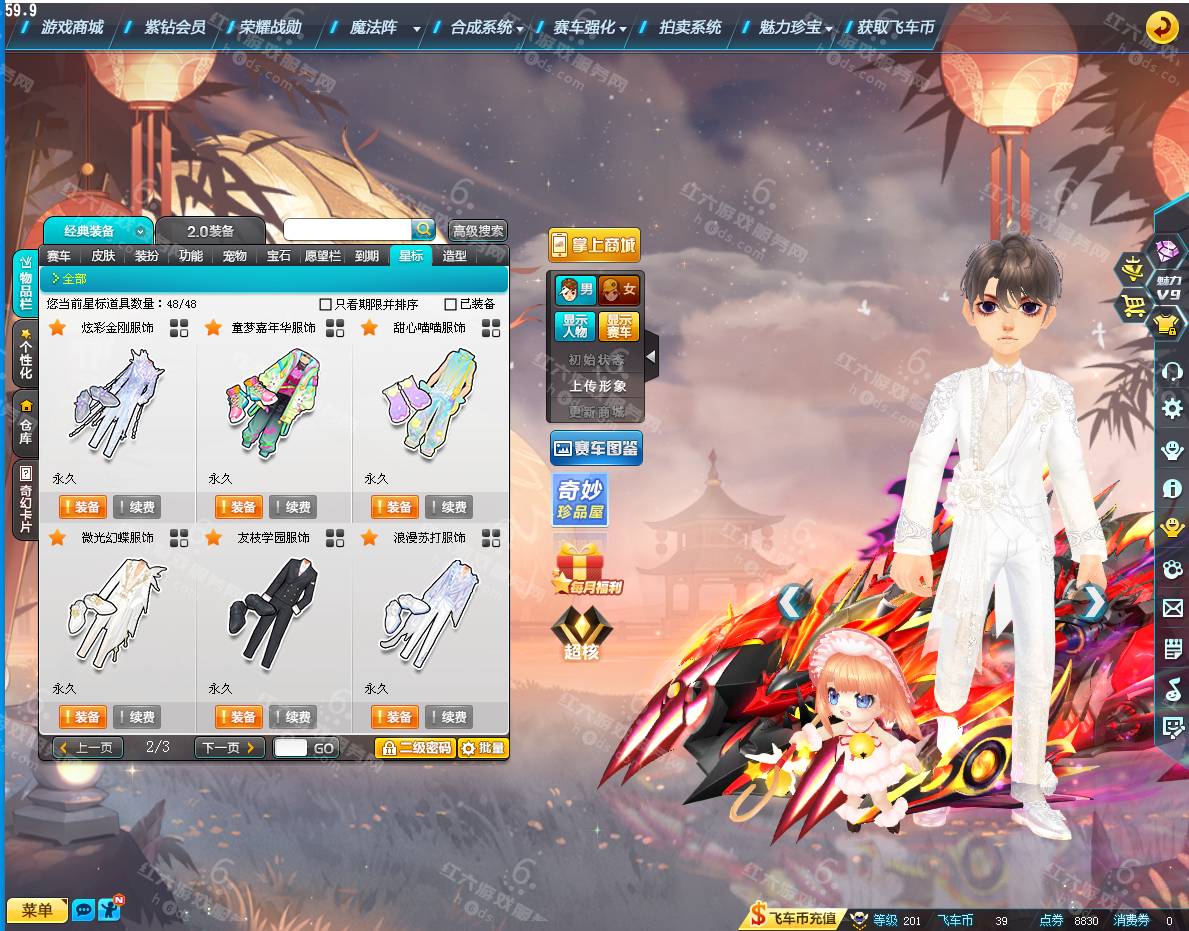Click the 飞车币充值 recharge button
The height and width of the screenshot is (931, 1189).
(x=795, y=918)
